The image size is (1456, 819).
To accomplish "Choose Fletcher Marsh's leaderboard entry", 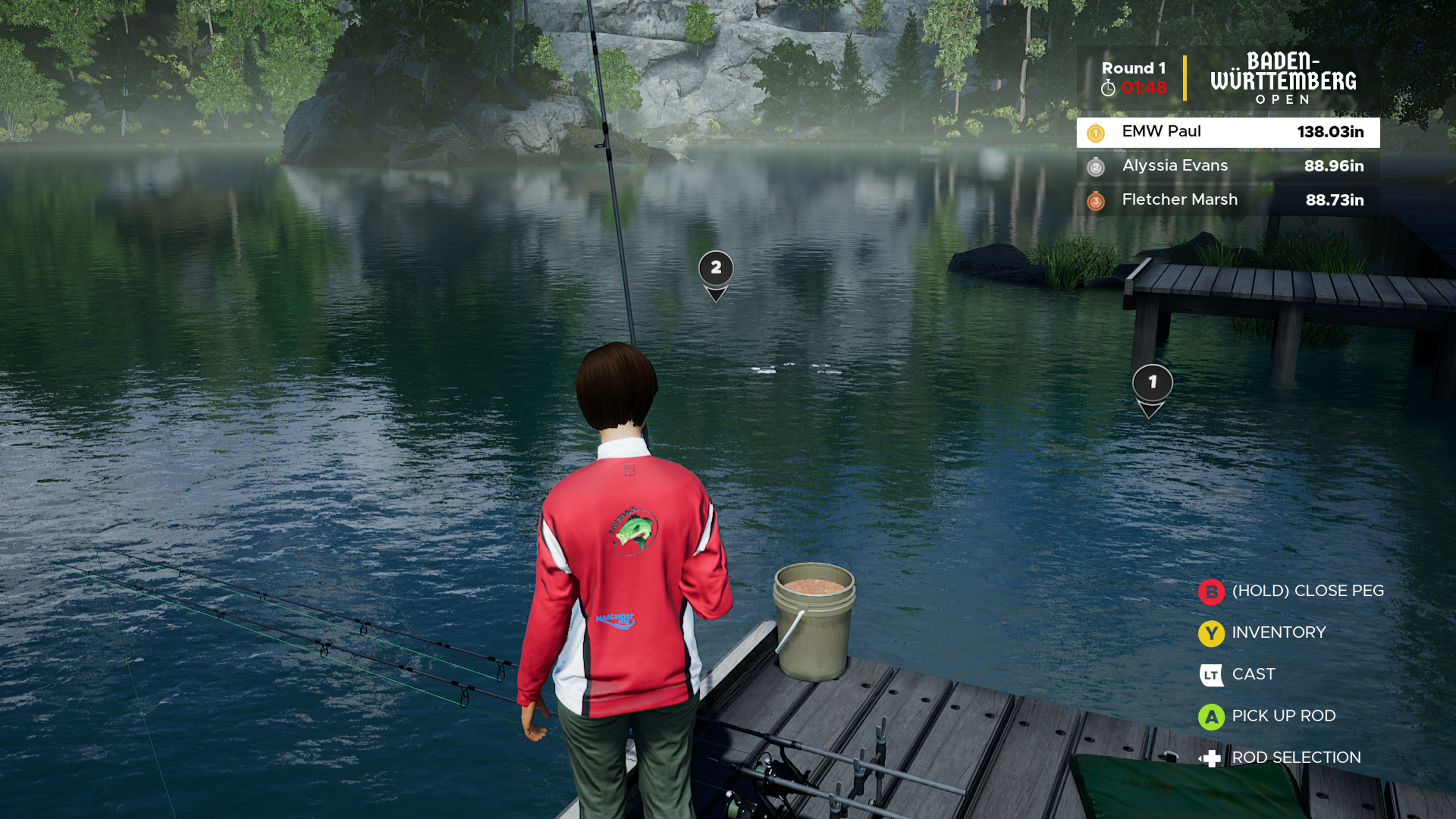I will [x=1227, y=200].
